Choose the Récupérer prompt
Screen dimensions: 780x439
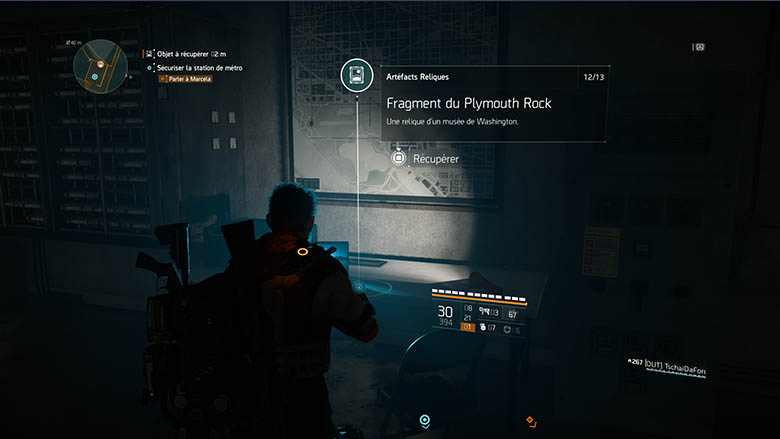(x=425, y=158)
